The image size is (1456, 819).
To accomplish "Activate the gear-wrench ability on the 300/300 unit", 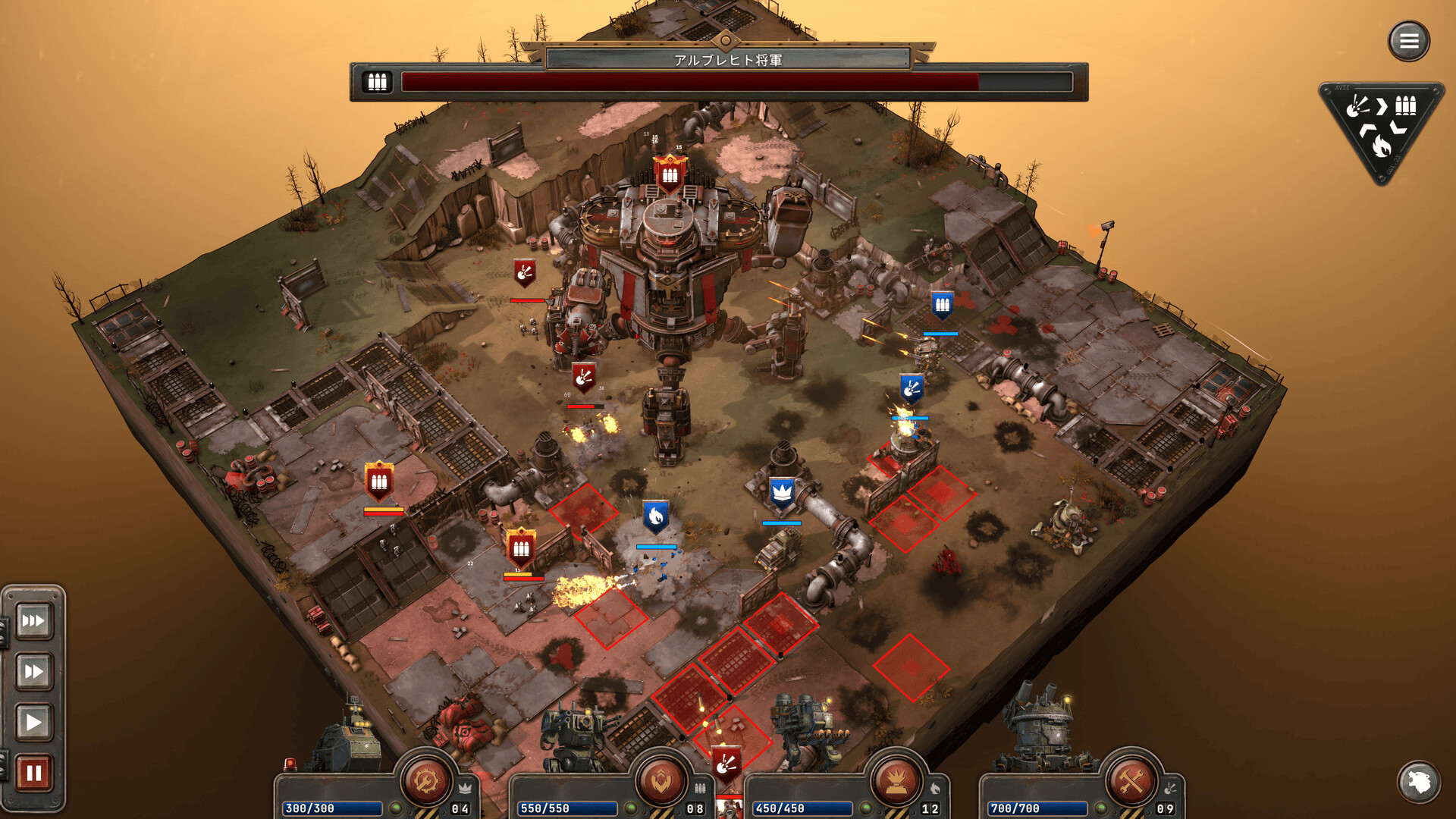I will click(426, 780).
